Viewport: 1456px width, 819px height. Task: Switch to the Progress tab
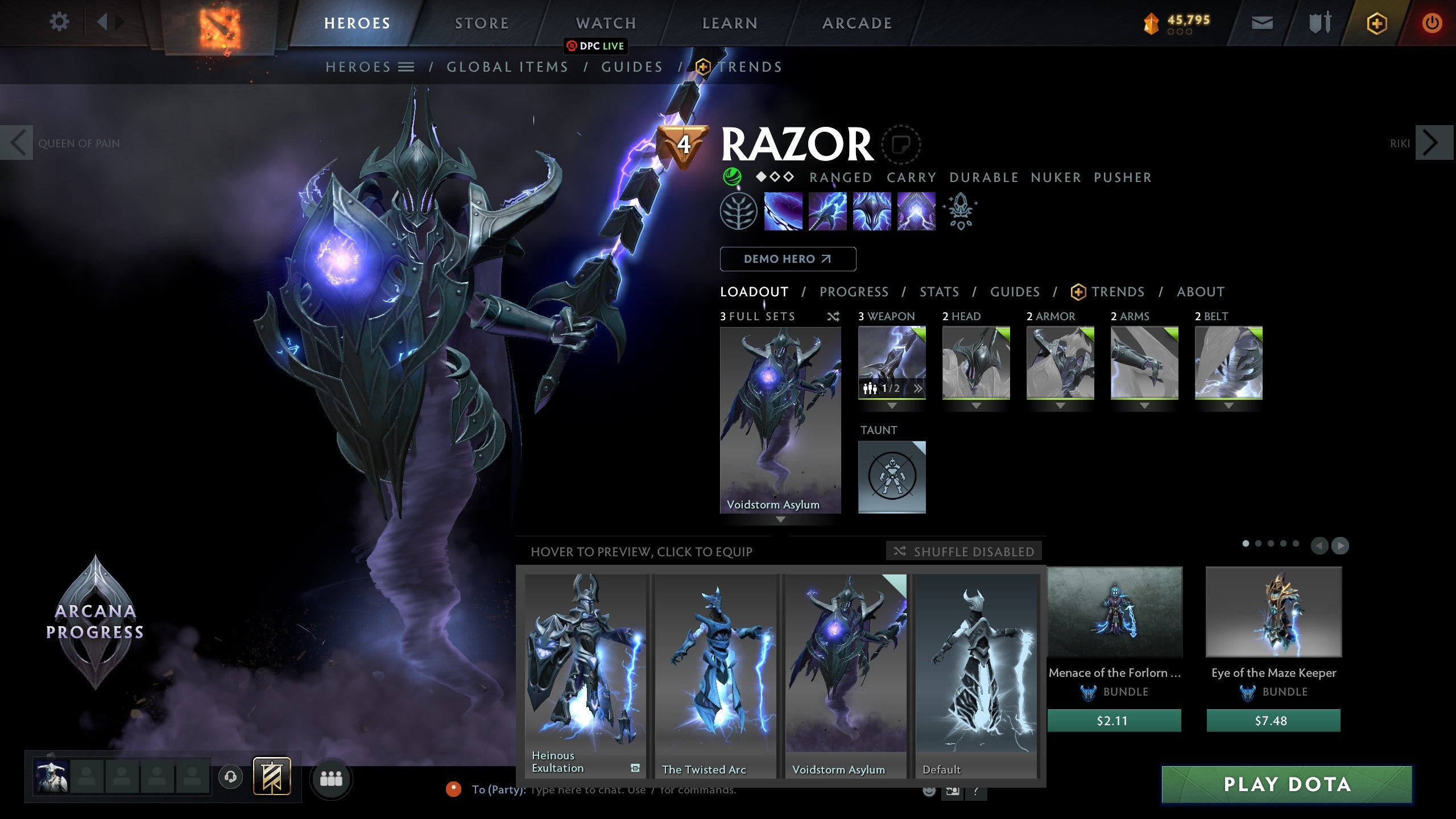click(854, 292)
